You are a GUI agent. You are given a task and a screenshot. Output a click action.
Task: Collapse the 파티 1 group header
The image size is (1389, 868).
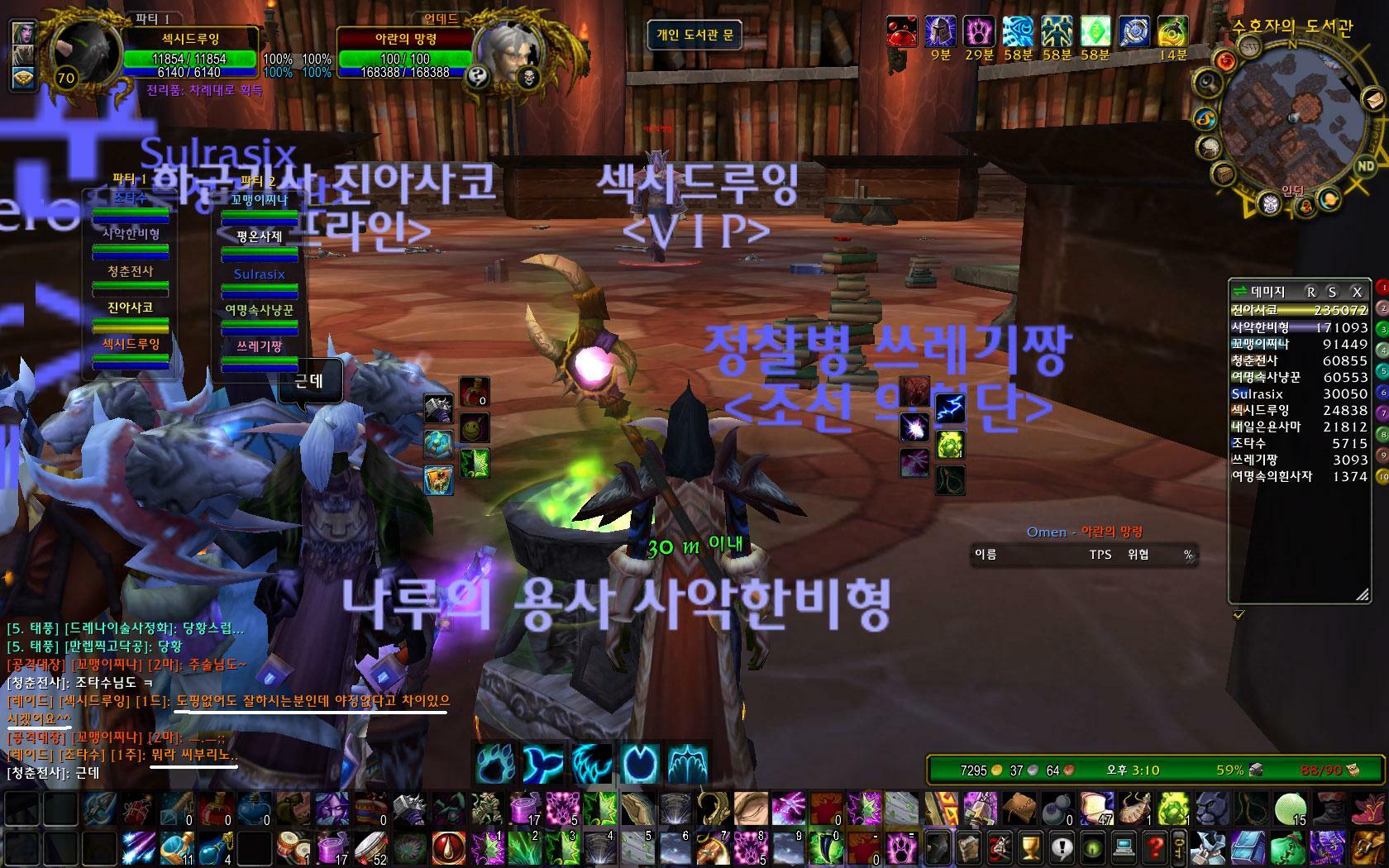[x=128, y=180]
